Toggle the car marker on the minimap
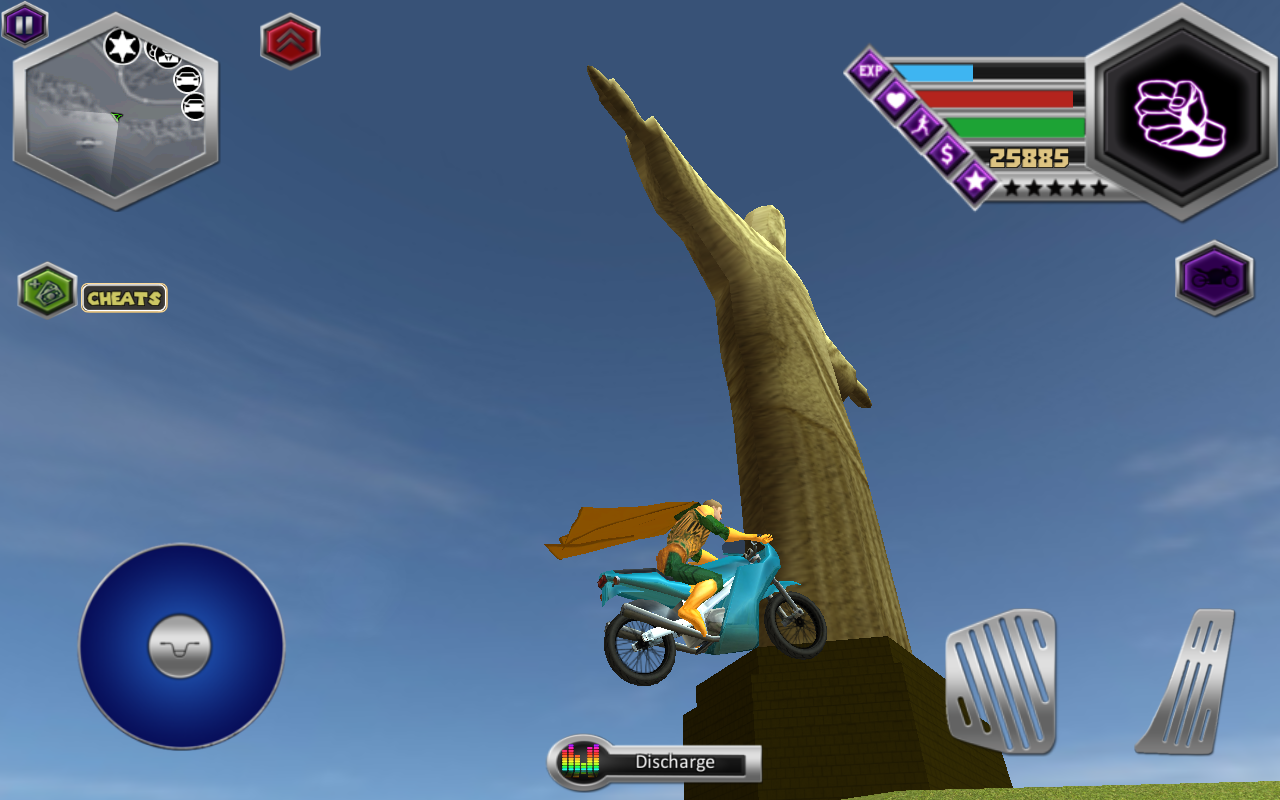This screenshot has width=1280, height=800. (x=188, y=79)
